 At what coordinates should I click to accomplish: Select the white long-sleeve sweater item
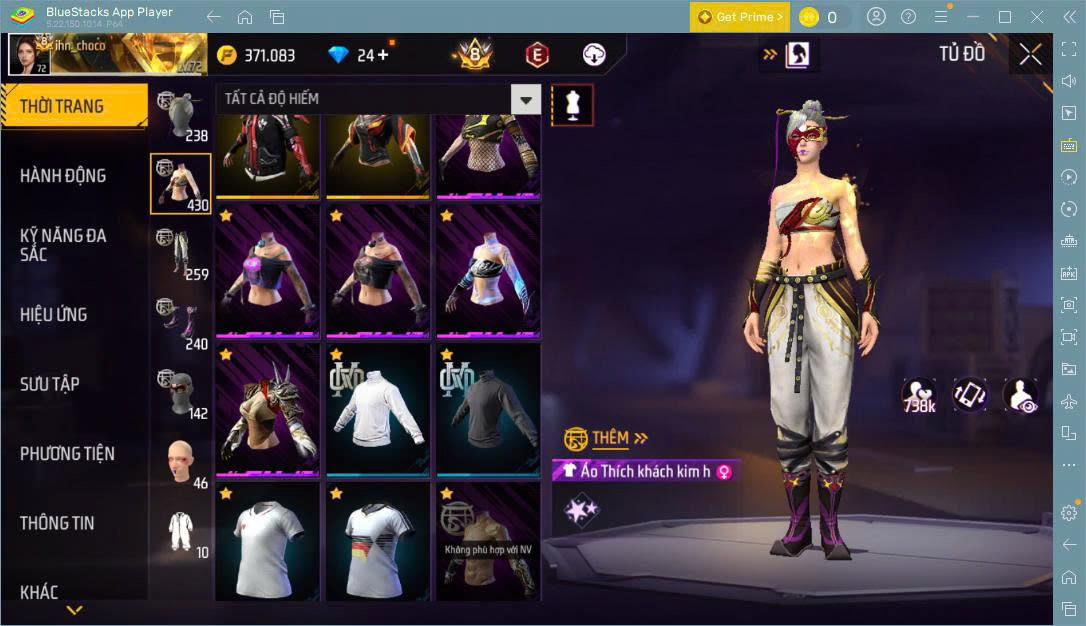[378, 408]
